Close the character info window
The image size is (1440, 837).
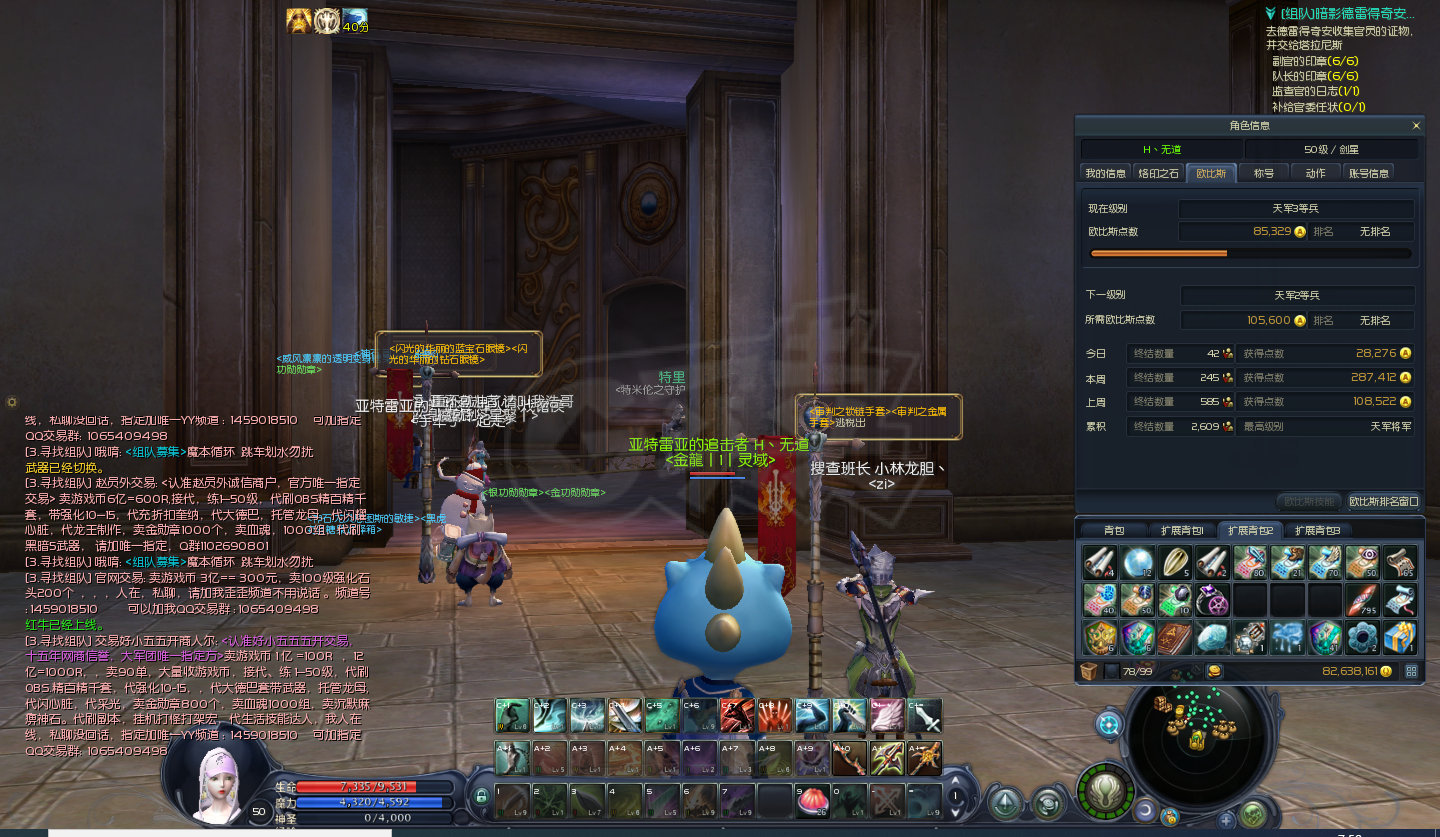[x=1415, y=126]
